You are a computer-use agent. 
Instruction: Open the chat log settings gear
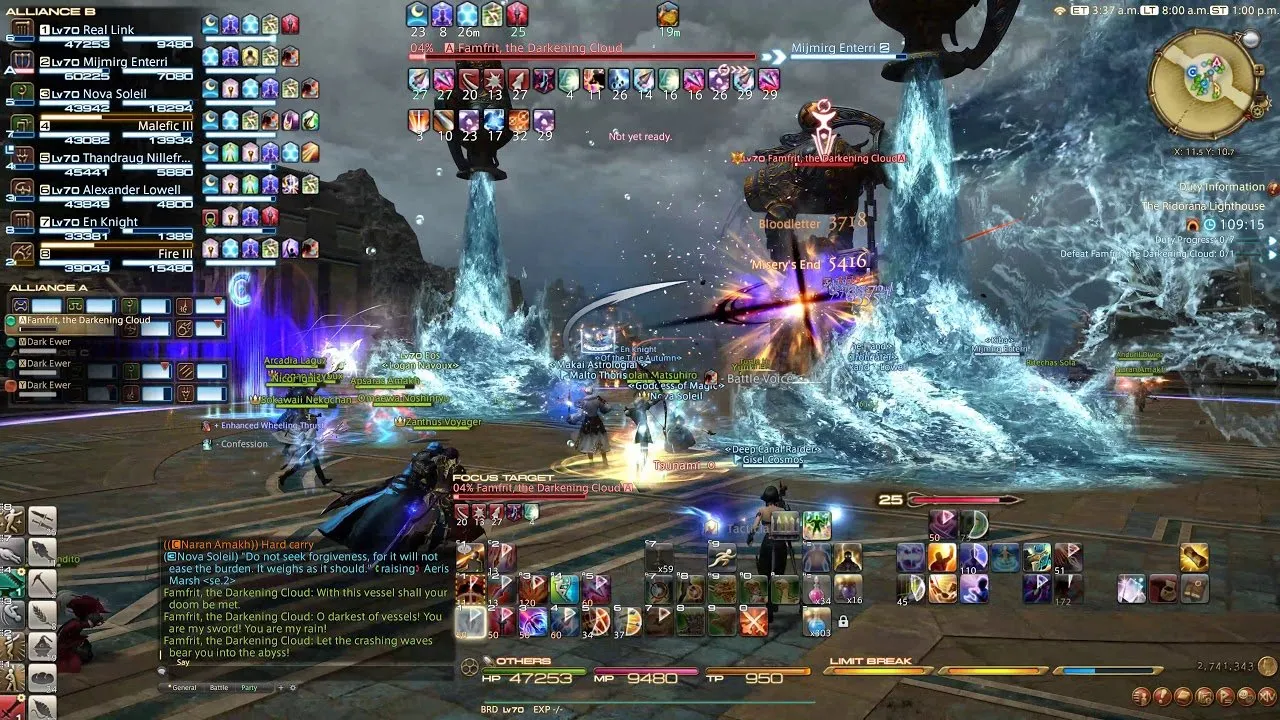(x=293, y=688)
